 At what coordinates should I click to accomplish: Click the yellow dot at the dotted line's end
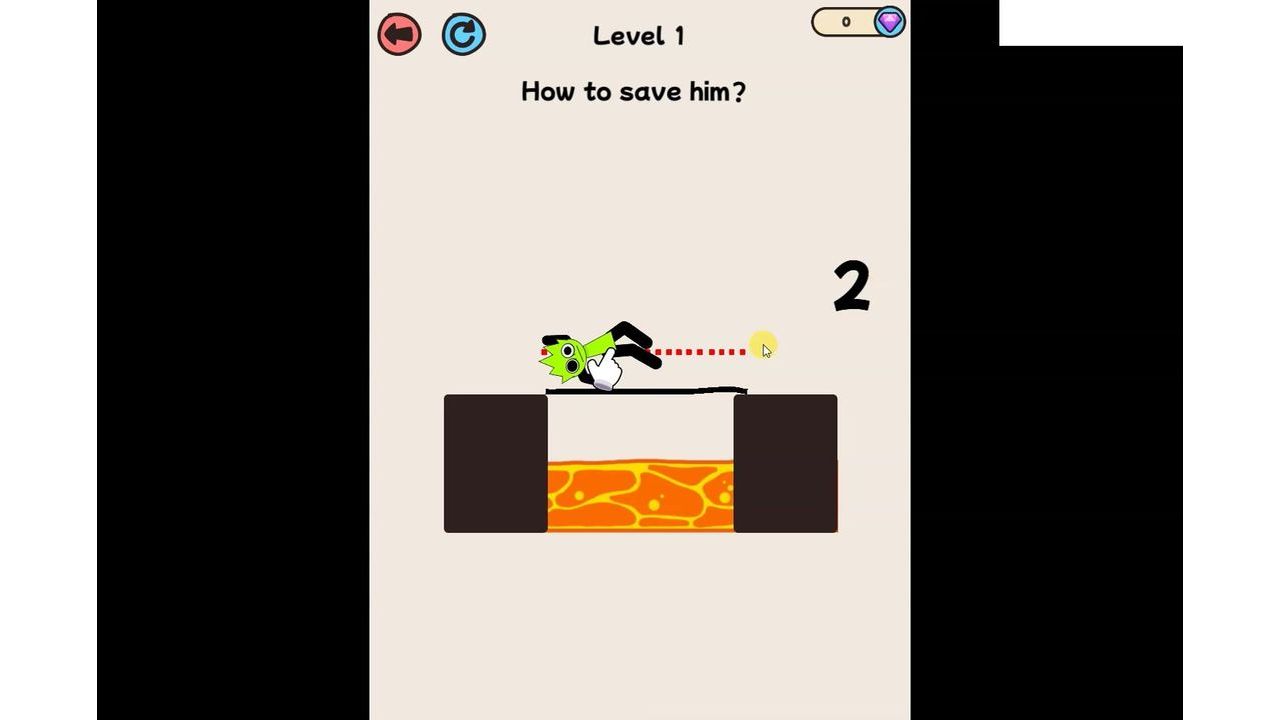(760, 345)
